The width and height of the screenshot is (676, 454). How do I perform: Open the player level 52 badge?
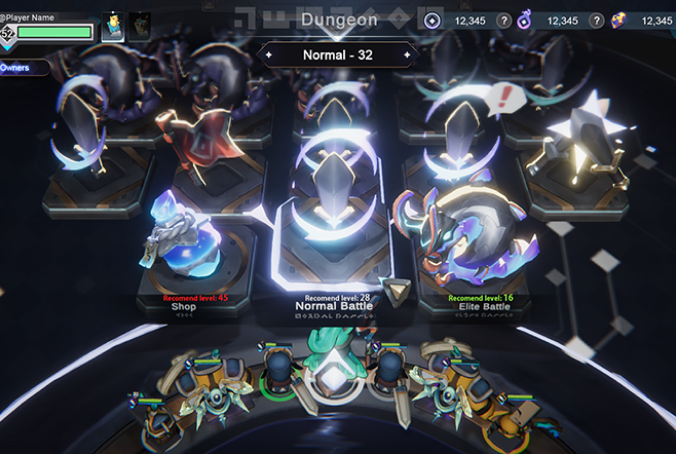coord(9,33)
